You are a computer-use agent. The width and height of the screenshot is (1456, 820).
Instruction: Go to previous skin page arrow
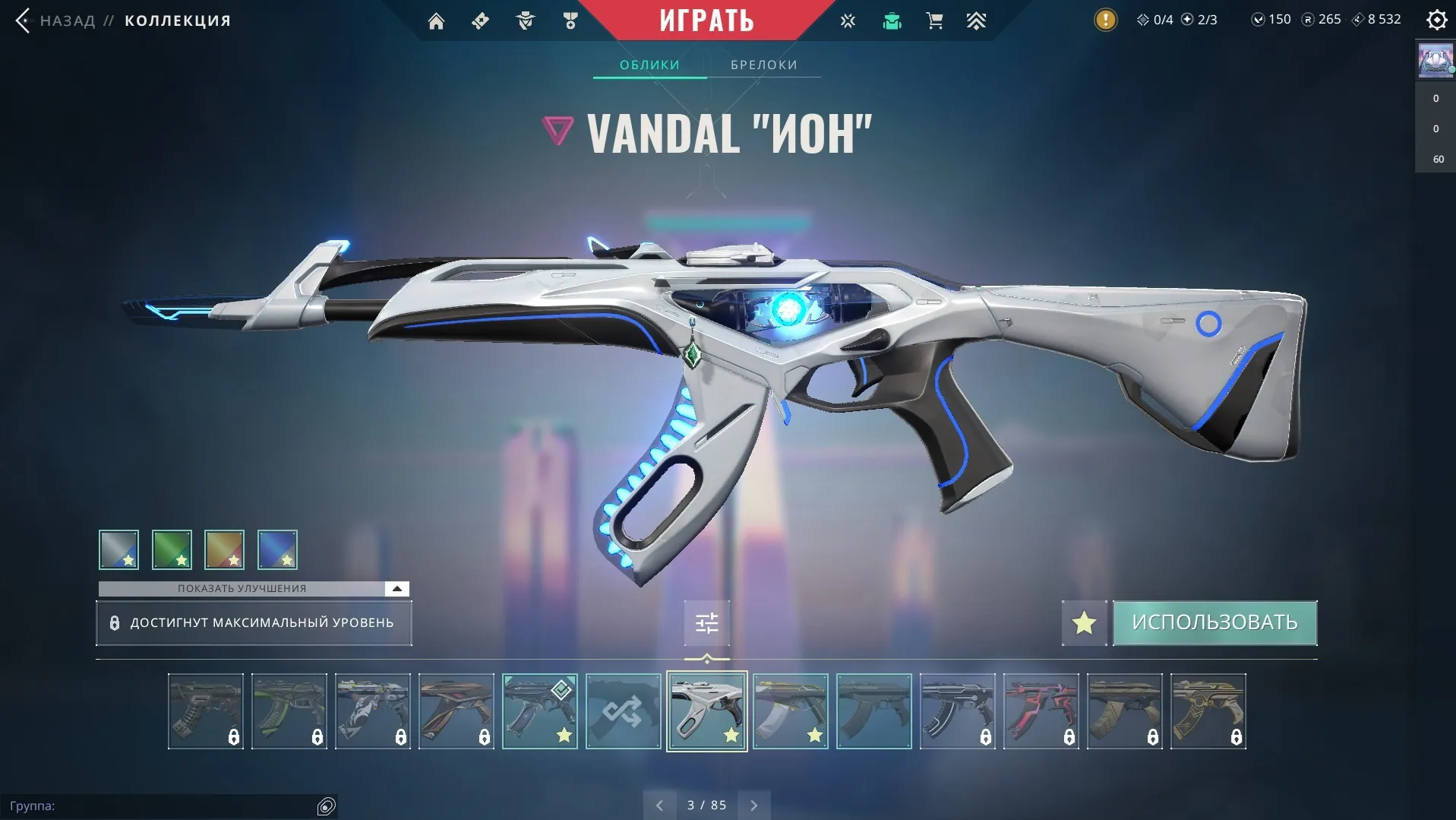tap(659, 805)
